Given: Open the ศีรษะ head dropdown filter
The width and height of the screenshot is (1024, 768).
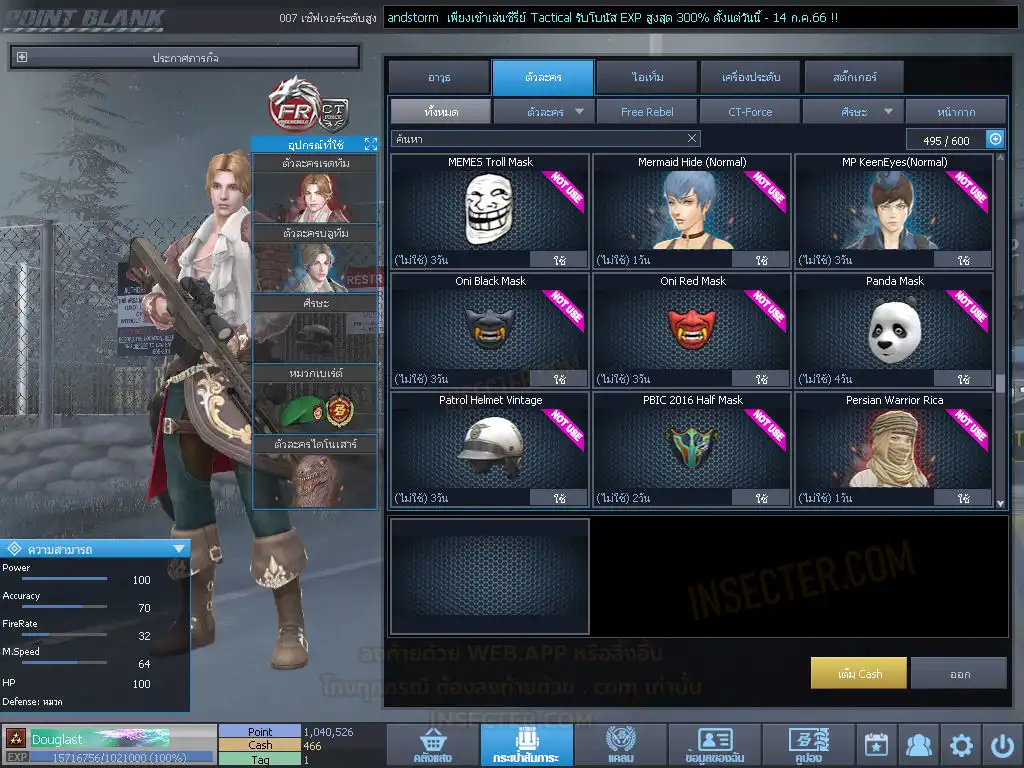Looking at the screenshot, I should (x=853, y=112).
